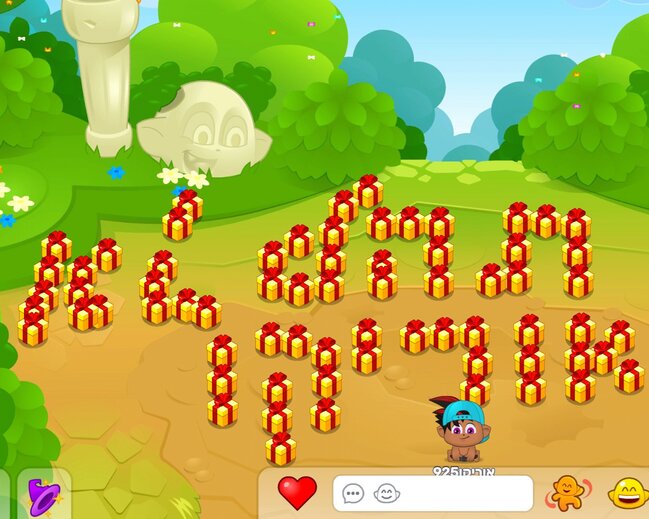The image size is (649, 519).
Task: Open the speech bubble quick chat
Action: click(353, 493)
